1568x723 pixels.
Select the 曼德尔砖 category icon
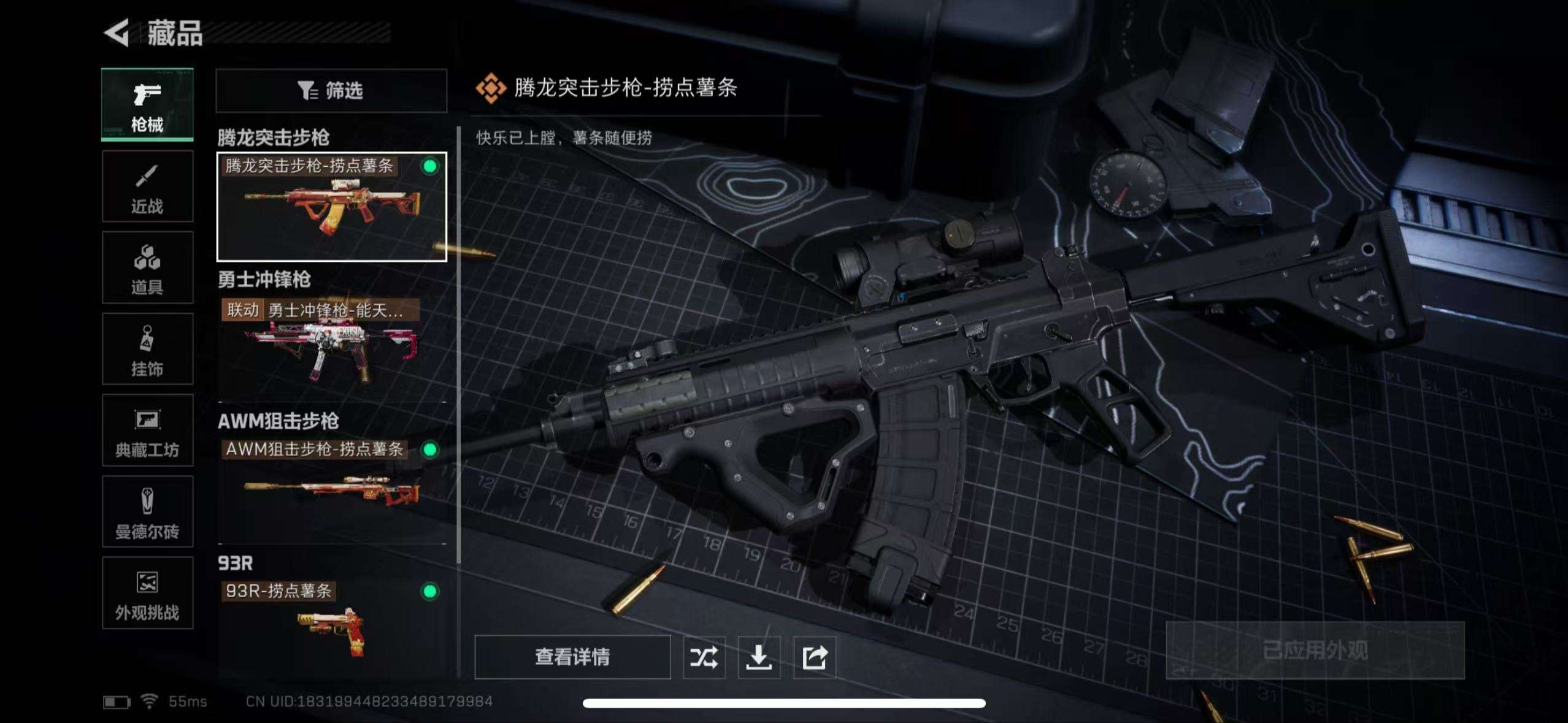point(147,513)
